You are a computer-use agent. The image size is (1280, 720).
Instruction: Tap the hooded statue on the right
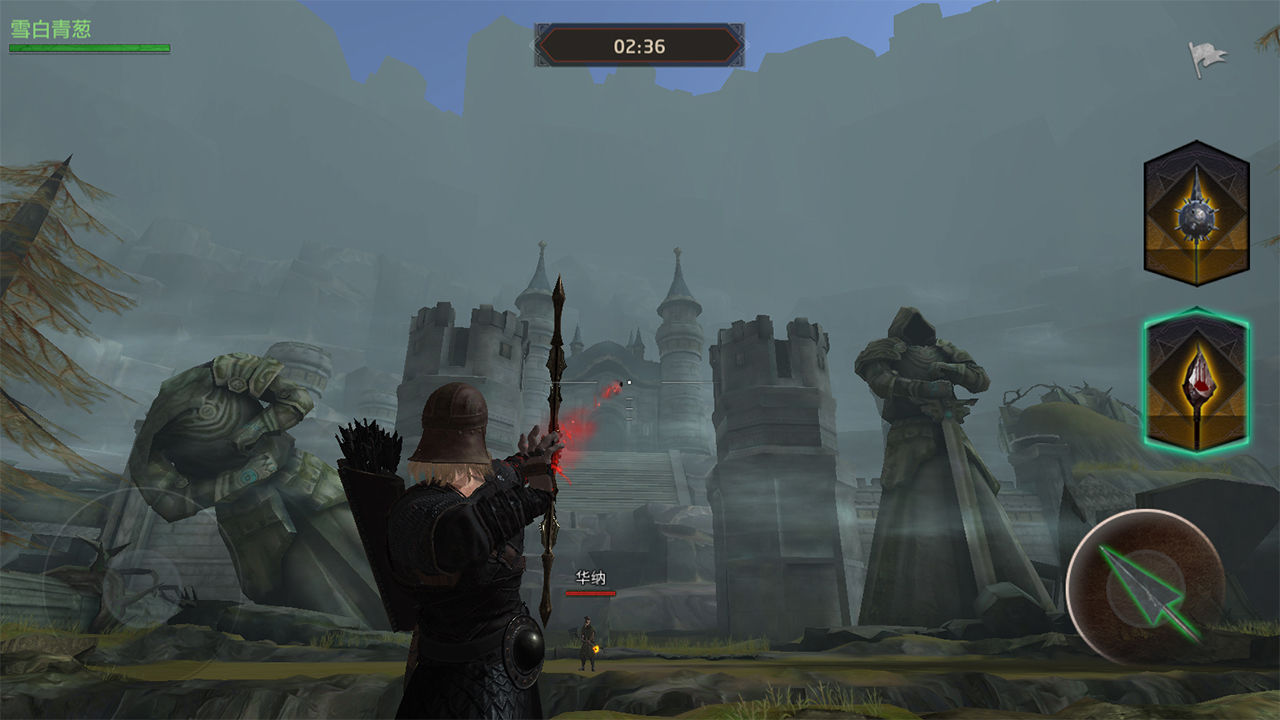point(915,420)
